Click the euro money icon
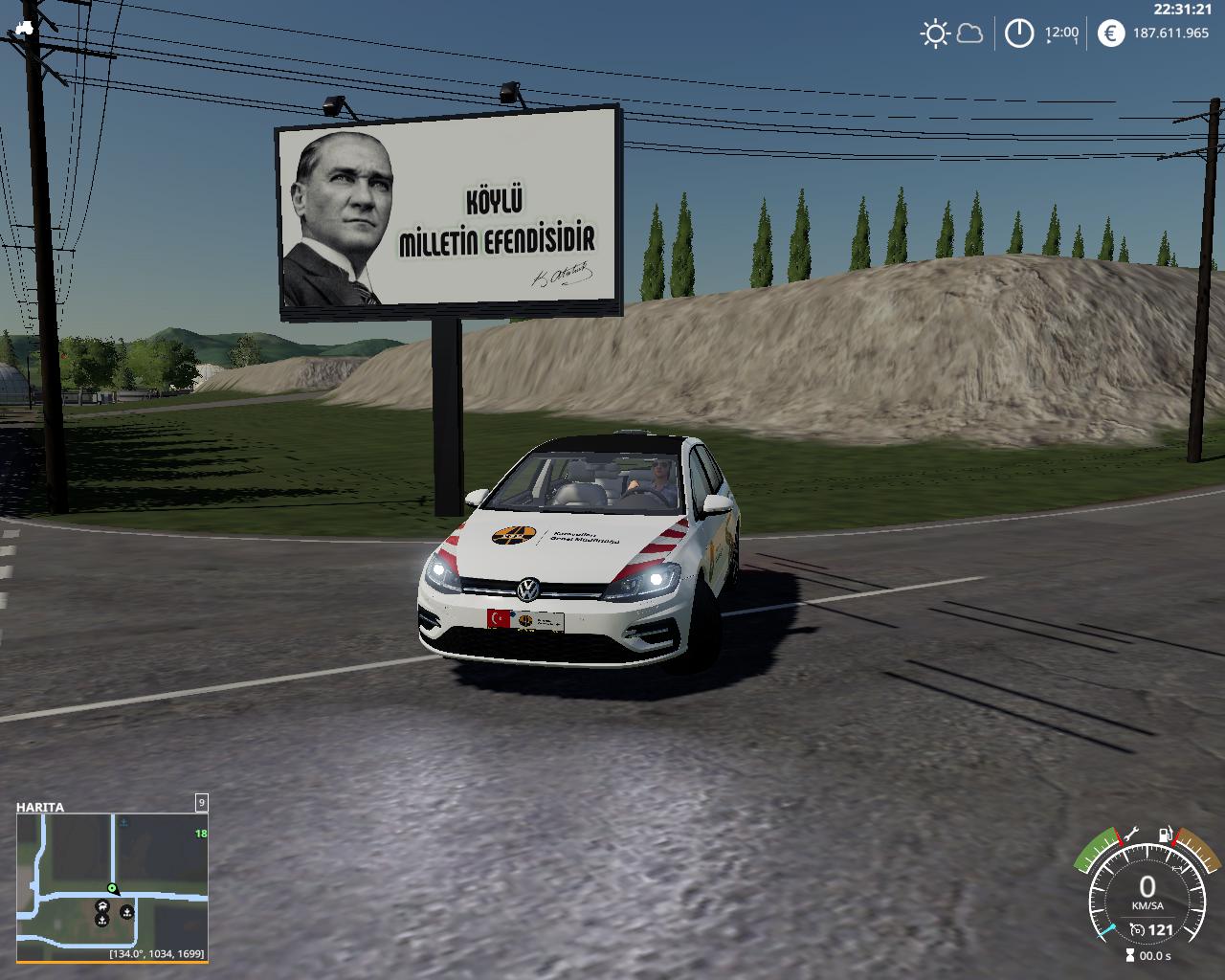Image resolution: width=1225 pixels, height=980 pixels. (x=1111, y=33)
